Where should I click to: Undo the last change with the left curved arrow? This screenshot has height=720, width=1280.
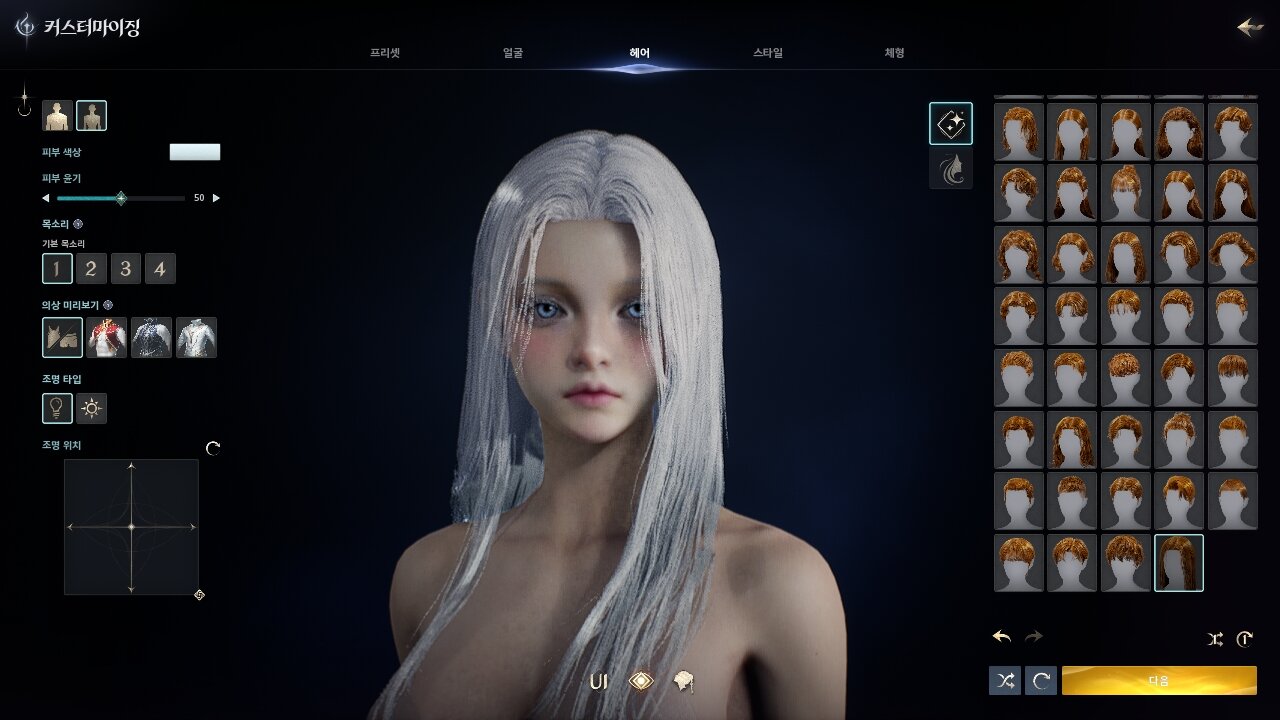pyautogui.click(x=1002, y=637)
